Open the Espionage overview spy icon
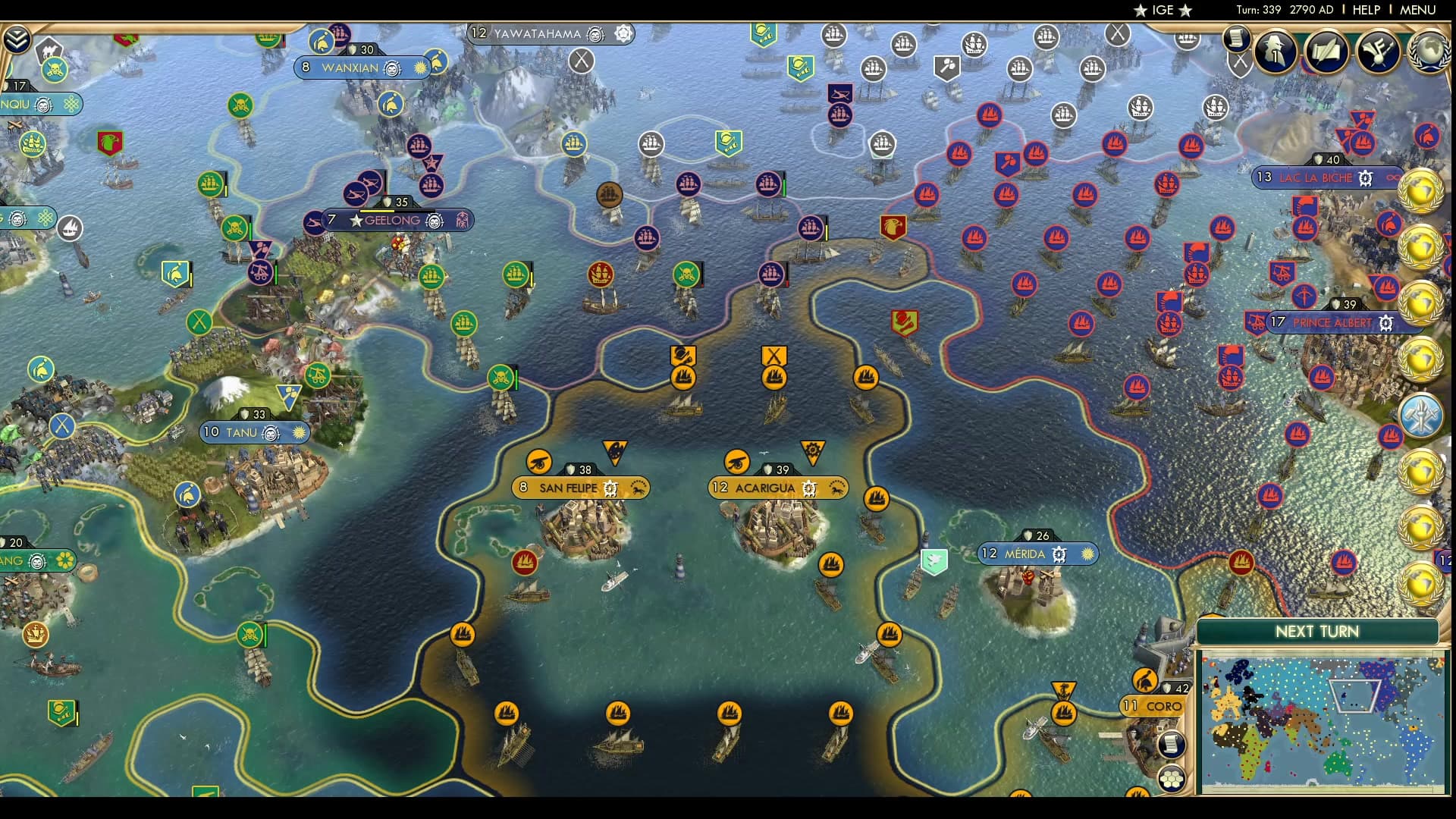Image resolution: width=1456 pixels, height=819 pixels. coord(1275,50)
